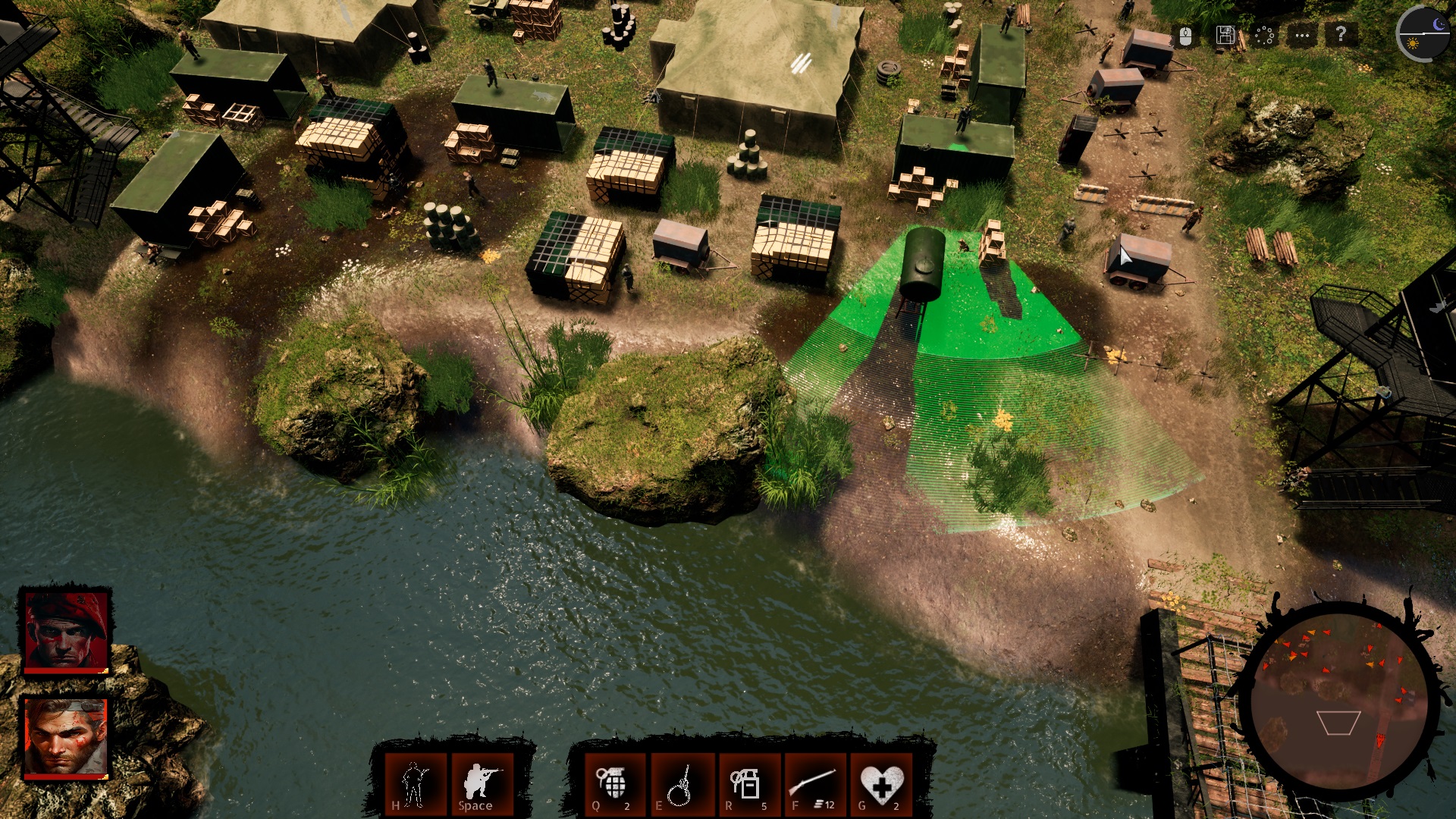Open the three-dots options menu

(x=1301, y=33)
